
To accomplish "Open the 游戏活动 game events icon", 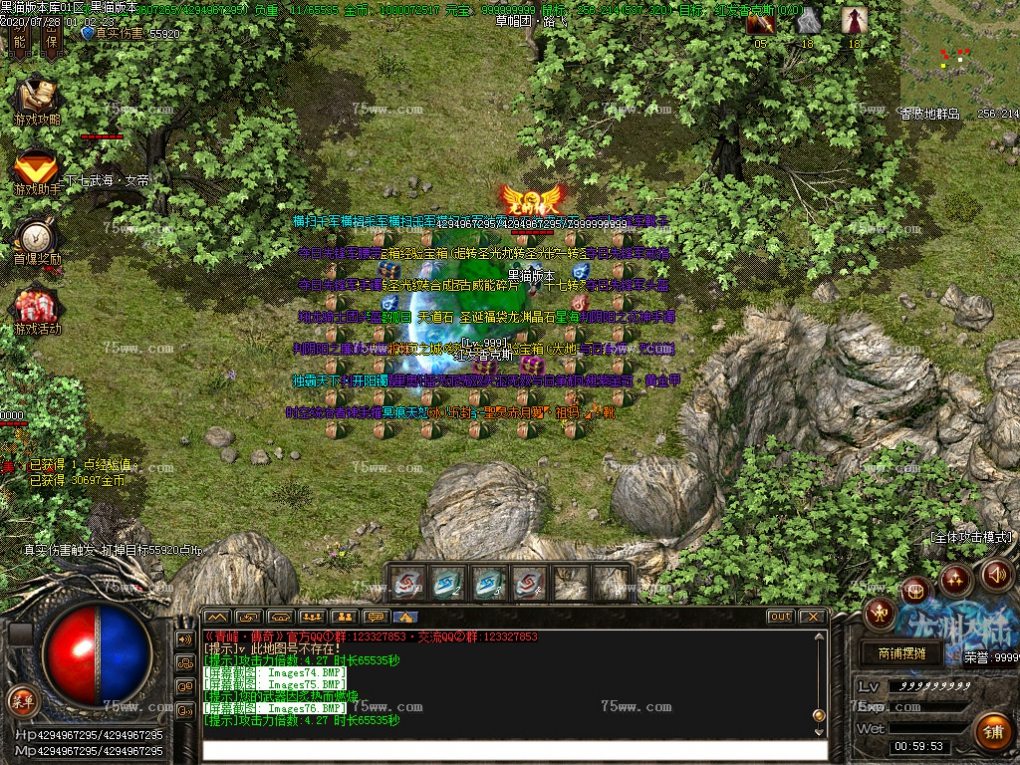I will pos(37,308).
